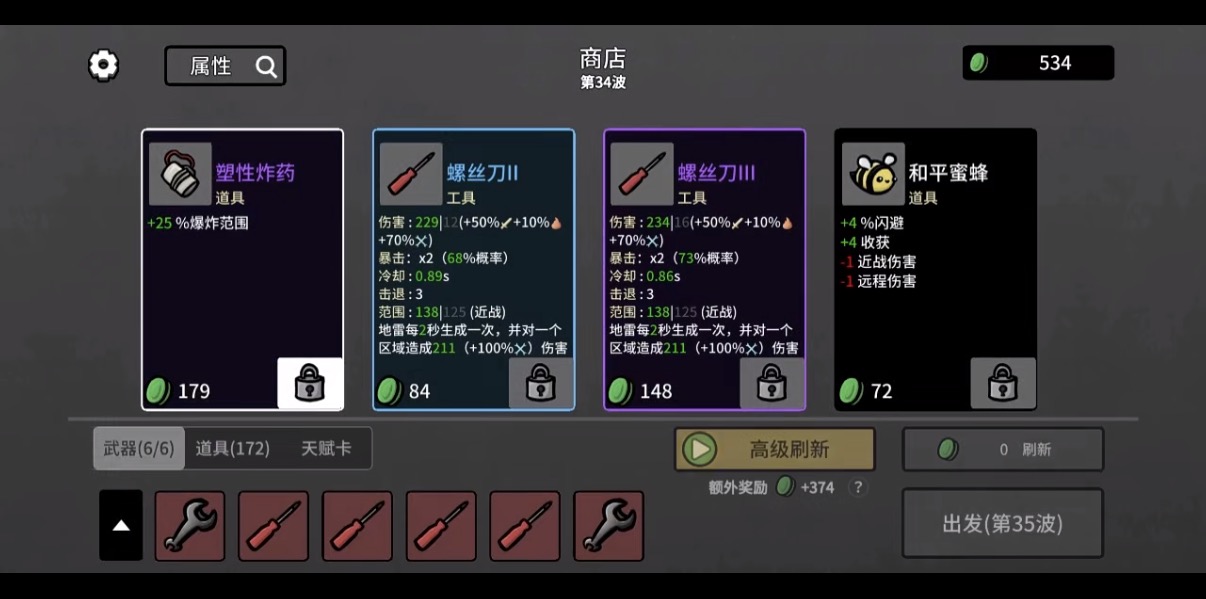The image size is (1206, 599).
Task: Lock the 塑性炸药 card
Action: pyautogui.click(x=310, y=383)
